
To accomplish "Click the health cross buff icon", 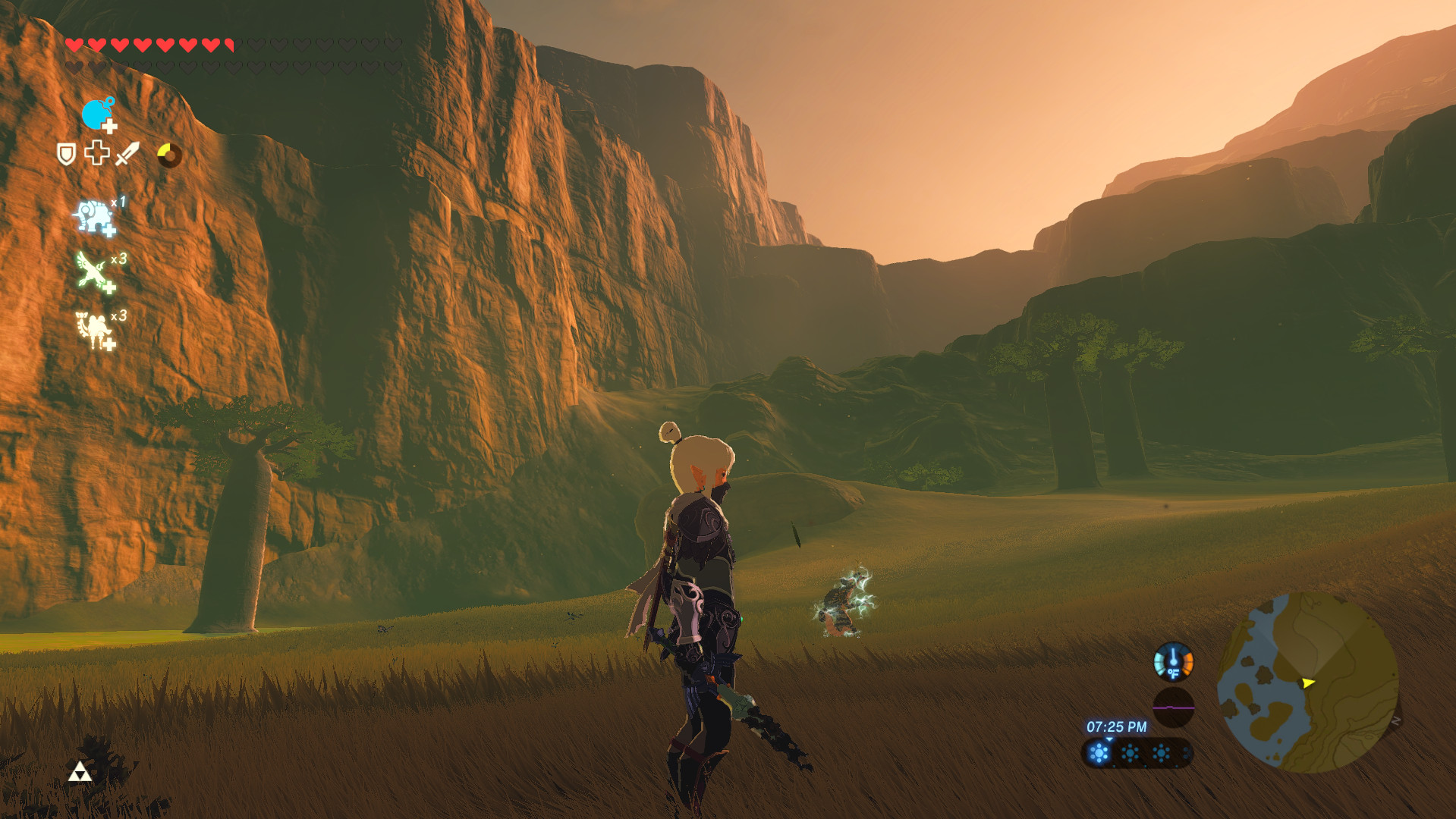I will [97, 152].
